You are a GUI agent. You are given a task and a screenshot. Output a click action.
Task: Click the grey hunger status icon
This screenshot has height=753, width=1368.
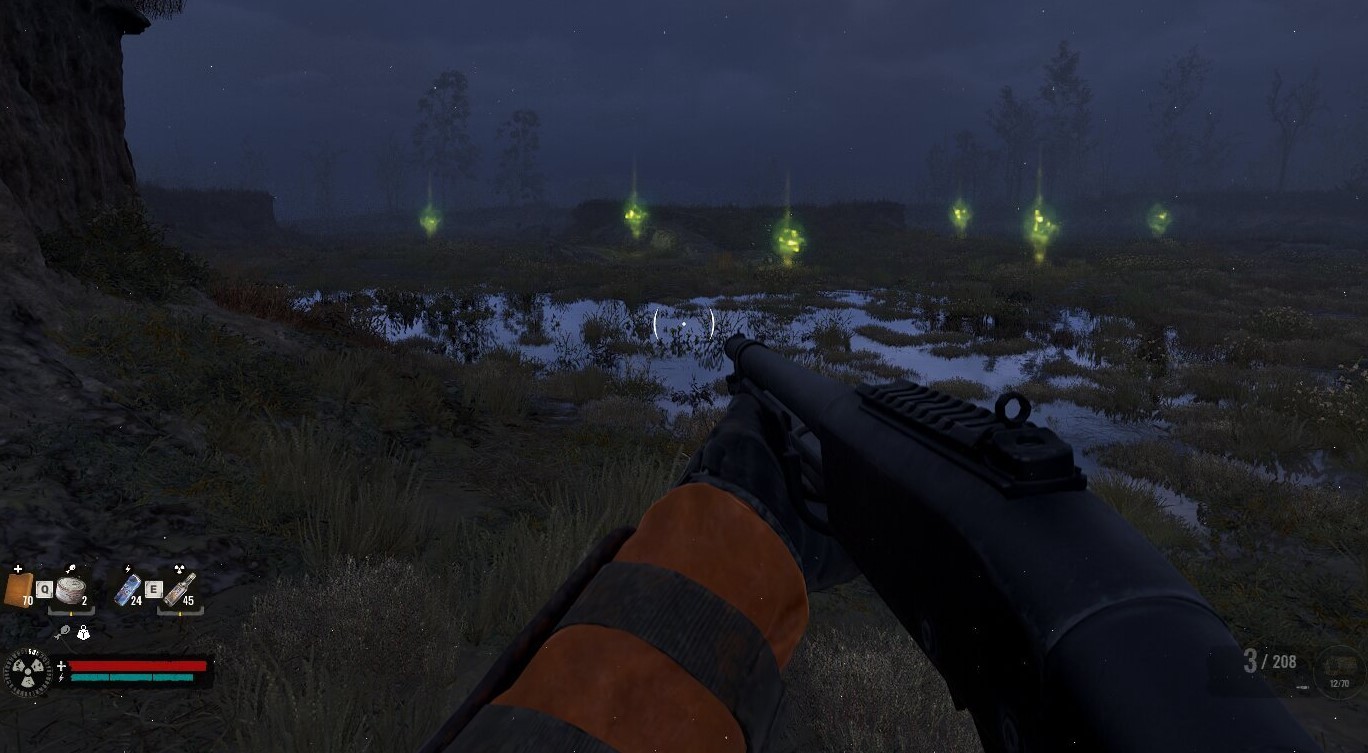tap(63, 633)
